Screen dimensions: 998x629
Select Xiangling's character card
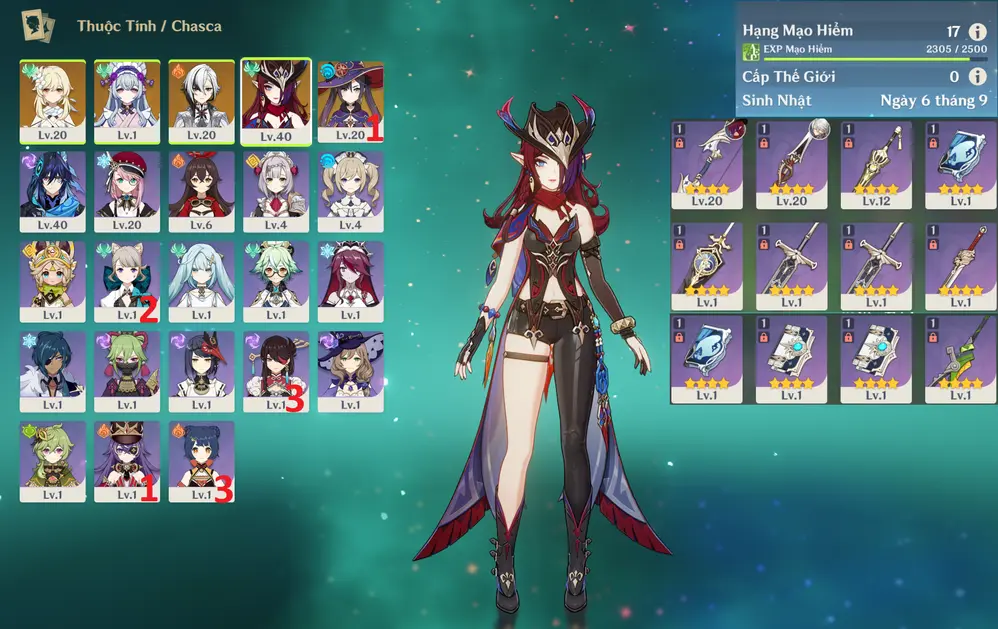pyautogui.click(x=201, y=460)
